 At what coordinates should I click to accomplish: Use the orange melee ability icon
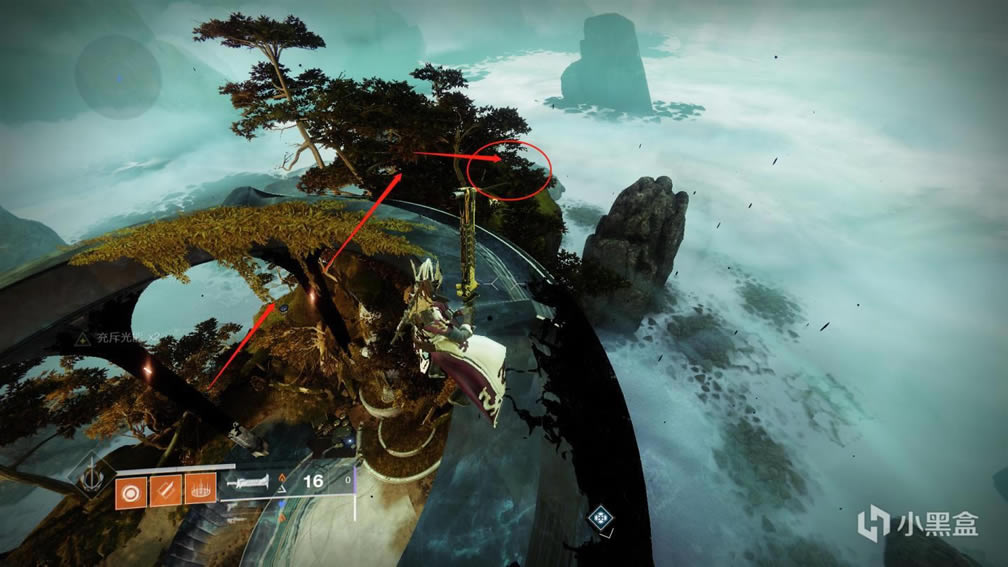(165, 492)
